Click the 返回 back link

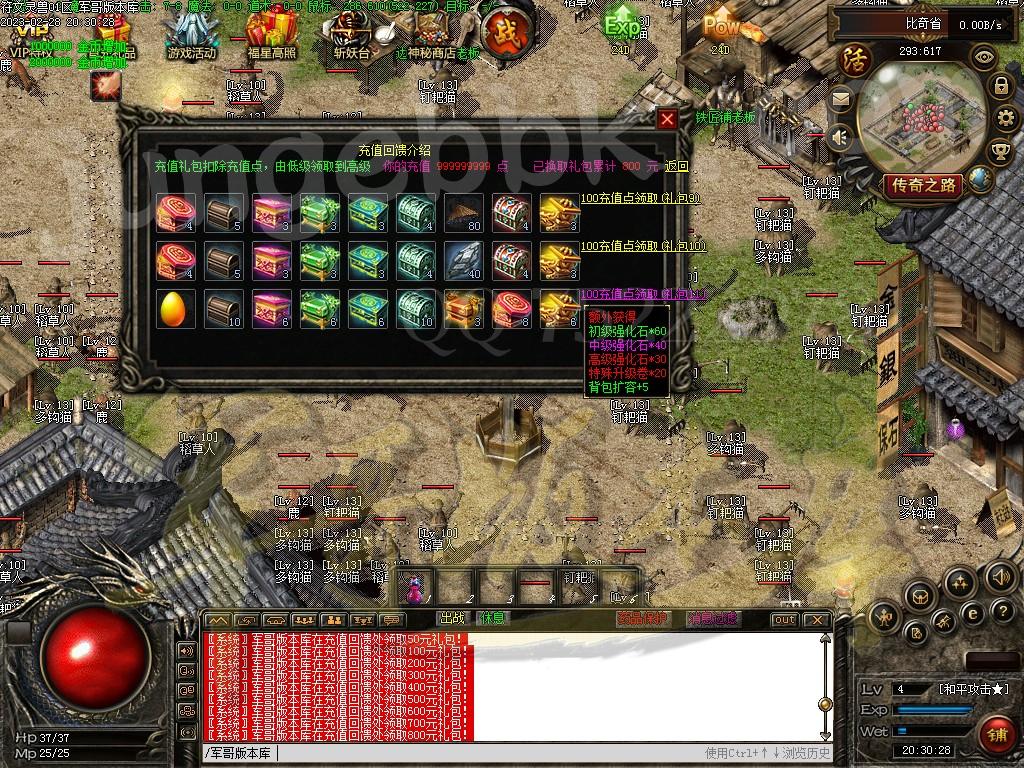pos(677,166)
